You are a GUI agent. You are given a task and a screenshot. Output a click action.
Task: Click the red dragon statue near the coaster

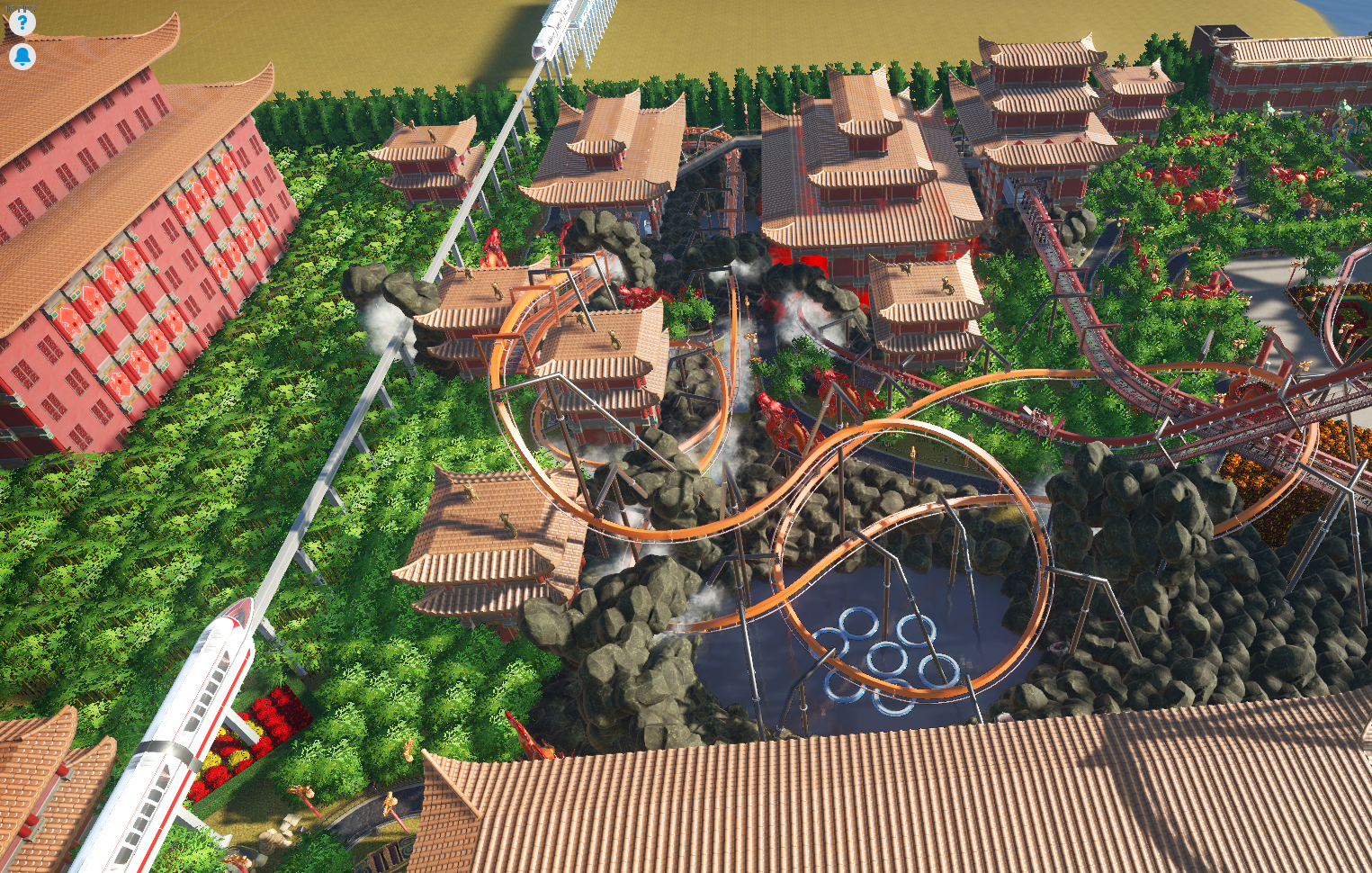772,405
